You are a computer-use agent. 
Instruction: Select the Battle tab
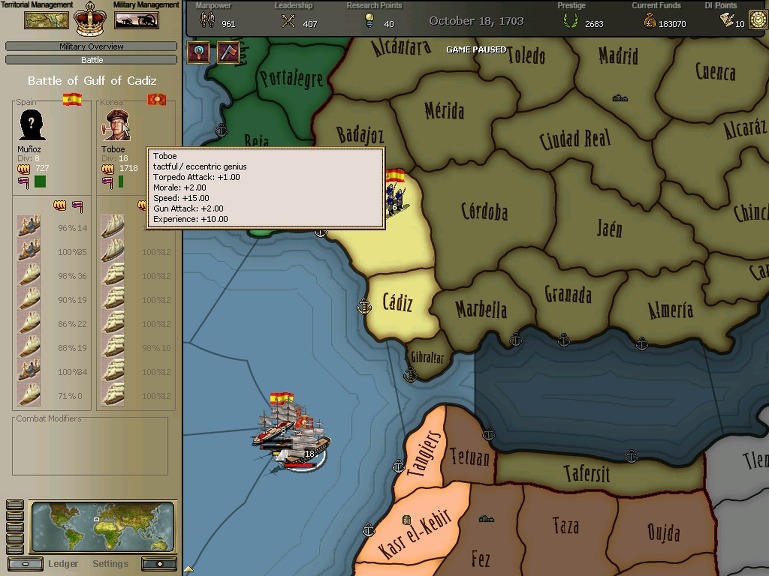click(91, 60)
